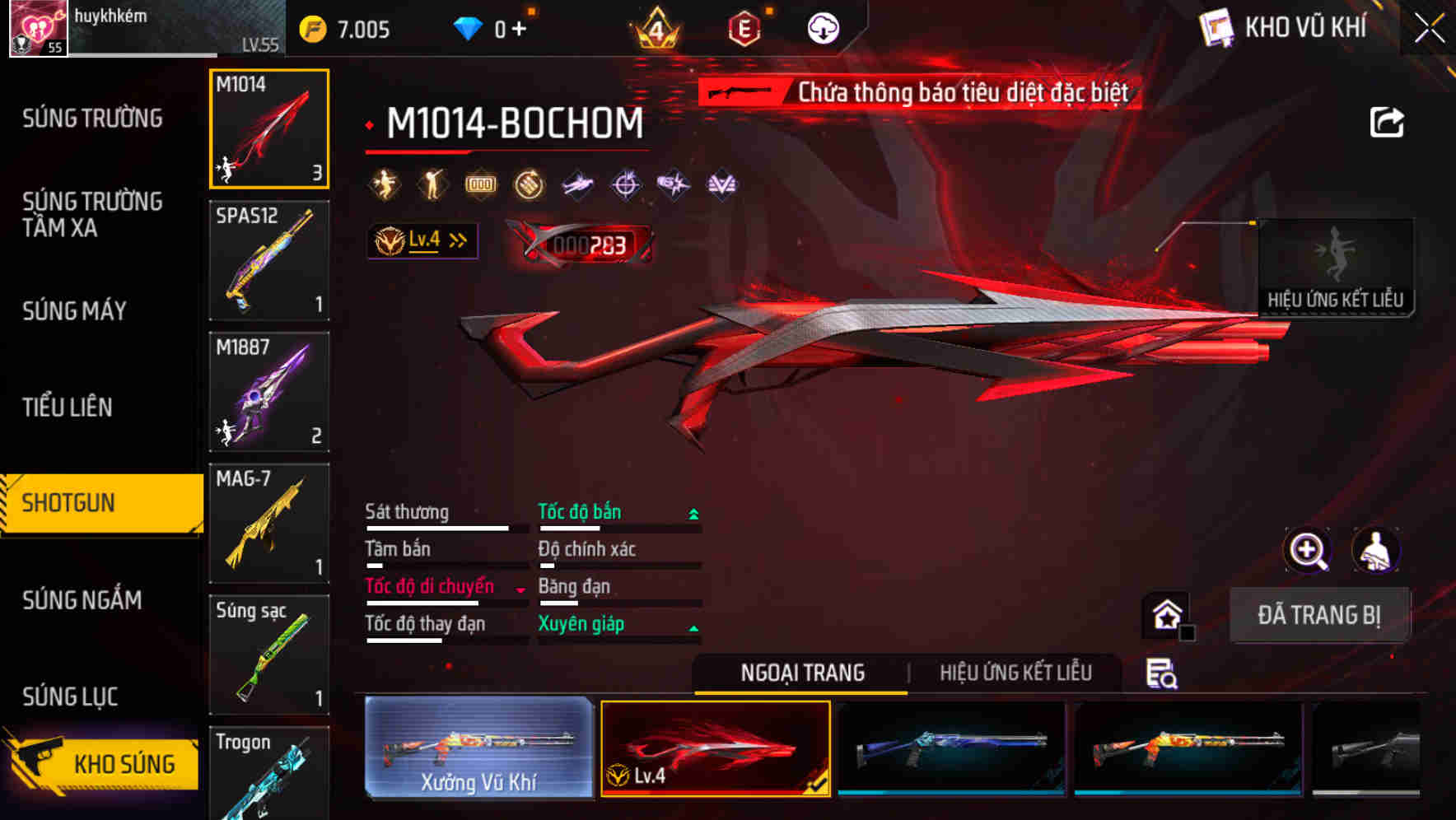Click the magnifying glass zoom icon near the weapon
This screenshot has width=1456, height=820.
tap(1308, 550)
